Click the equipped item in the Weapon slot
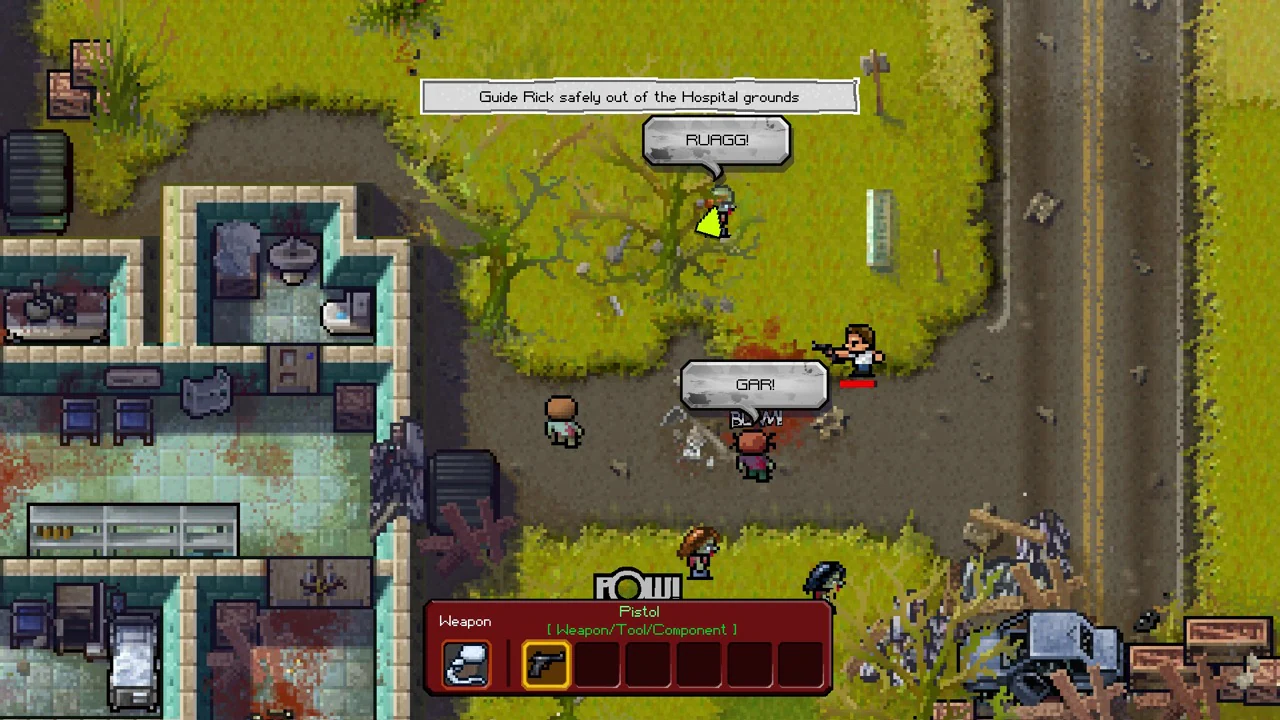Image resolution: width=1280 pixels, height=720 pixels. (x=466, y=662)
